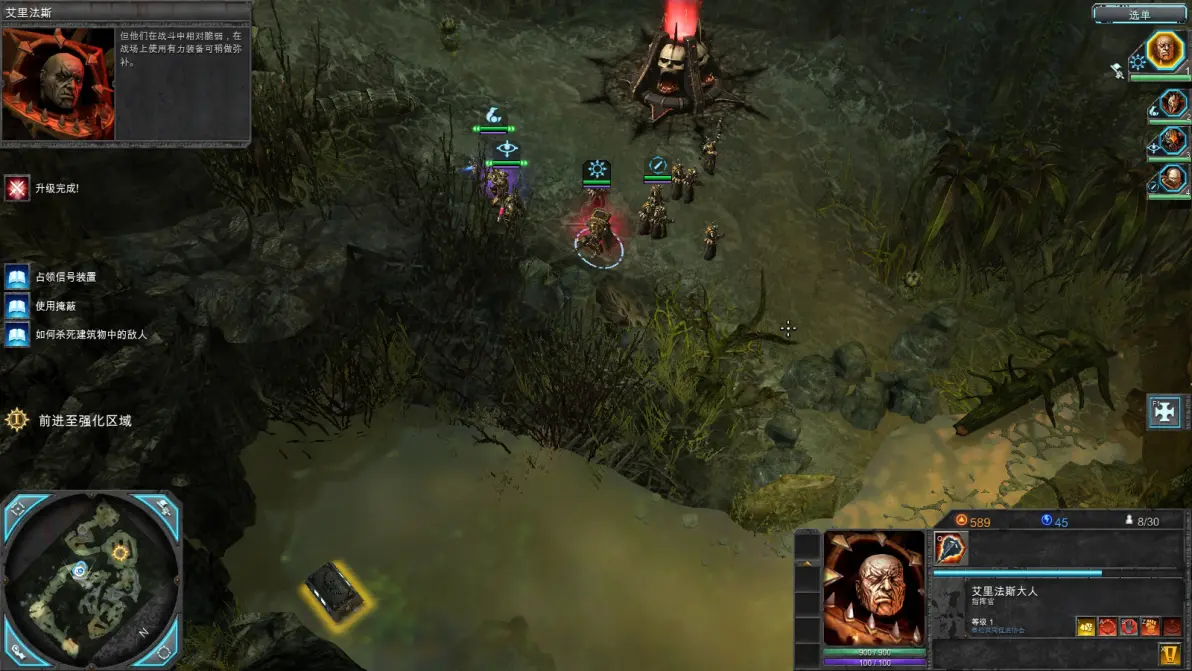The width and height of the screenshot is (1192, 671).
Task: Click the minimap's bottom-right circle corner button
Action: [165, 653]
